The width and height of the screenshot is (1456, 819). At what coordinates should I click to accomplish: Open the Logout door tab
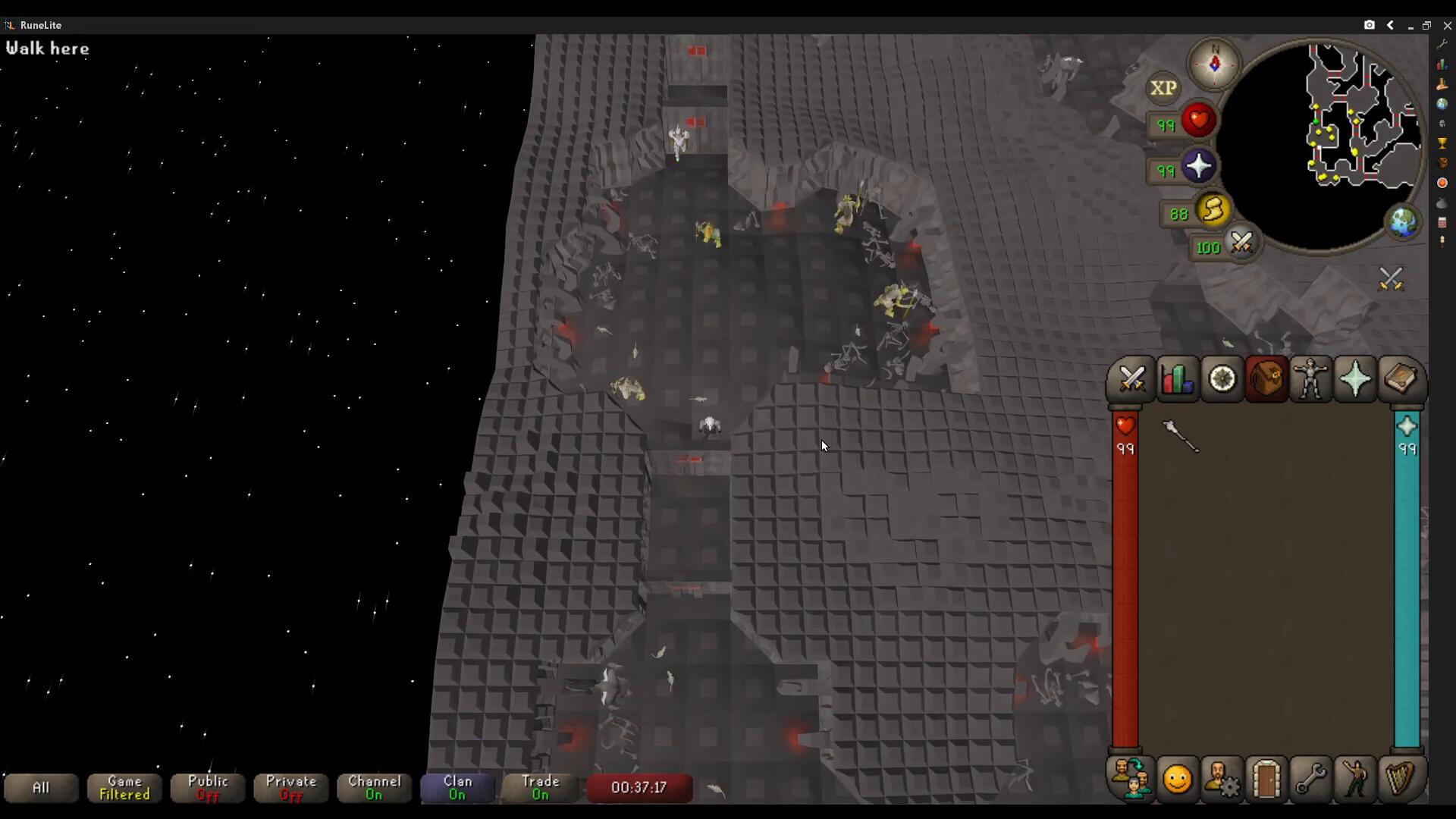[x=1266, y=779]
